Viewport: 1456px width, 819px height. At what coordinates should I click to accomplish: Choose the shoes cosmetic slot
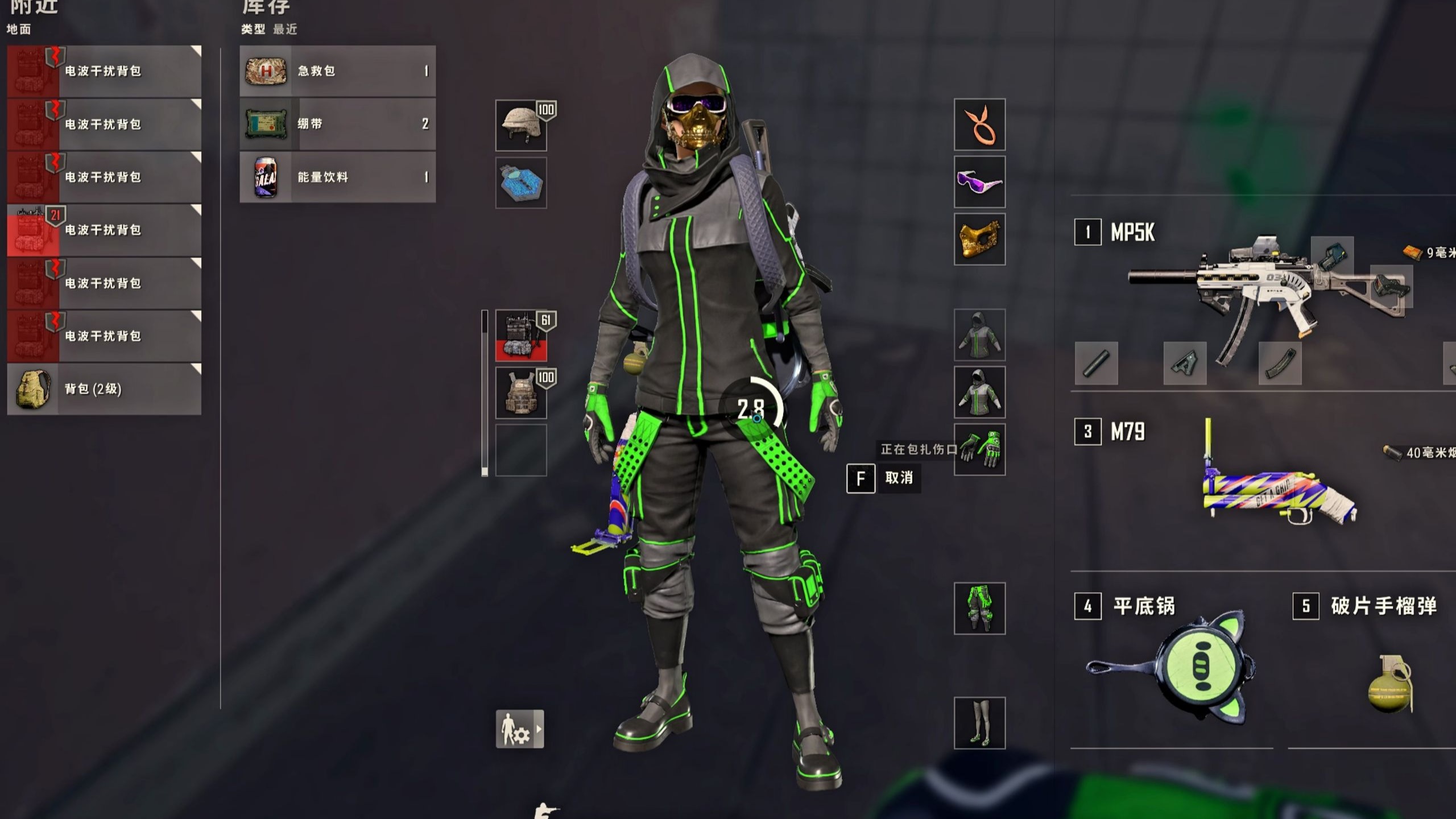[x=979, y=723]
